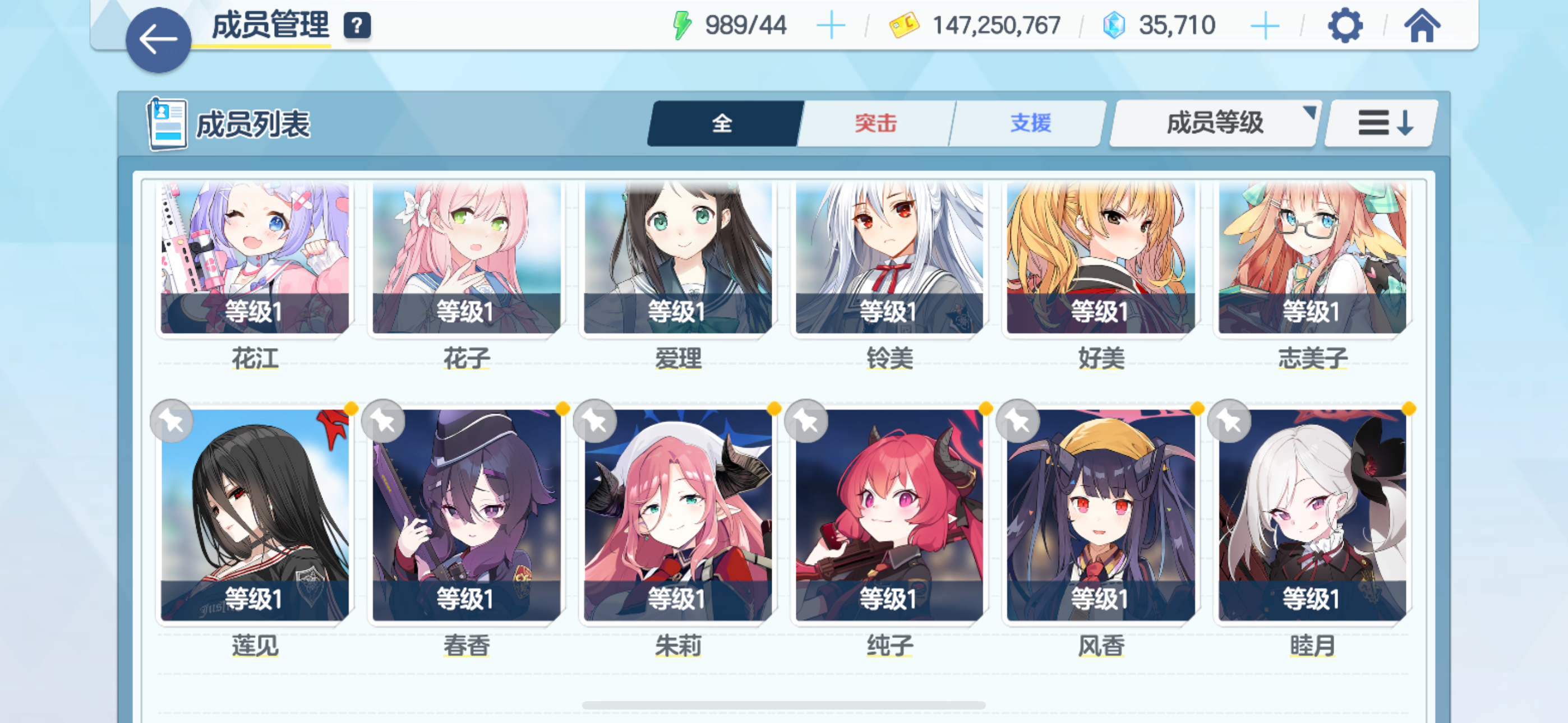Open game Settings via the gear icon
The height and width of the screenshot is (723, 1568).
pyautogui.click(x=1345, y=26)
